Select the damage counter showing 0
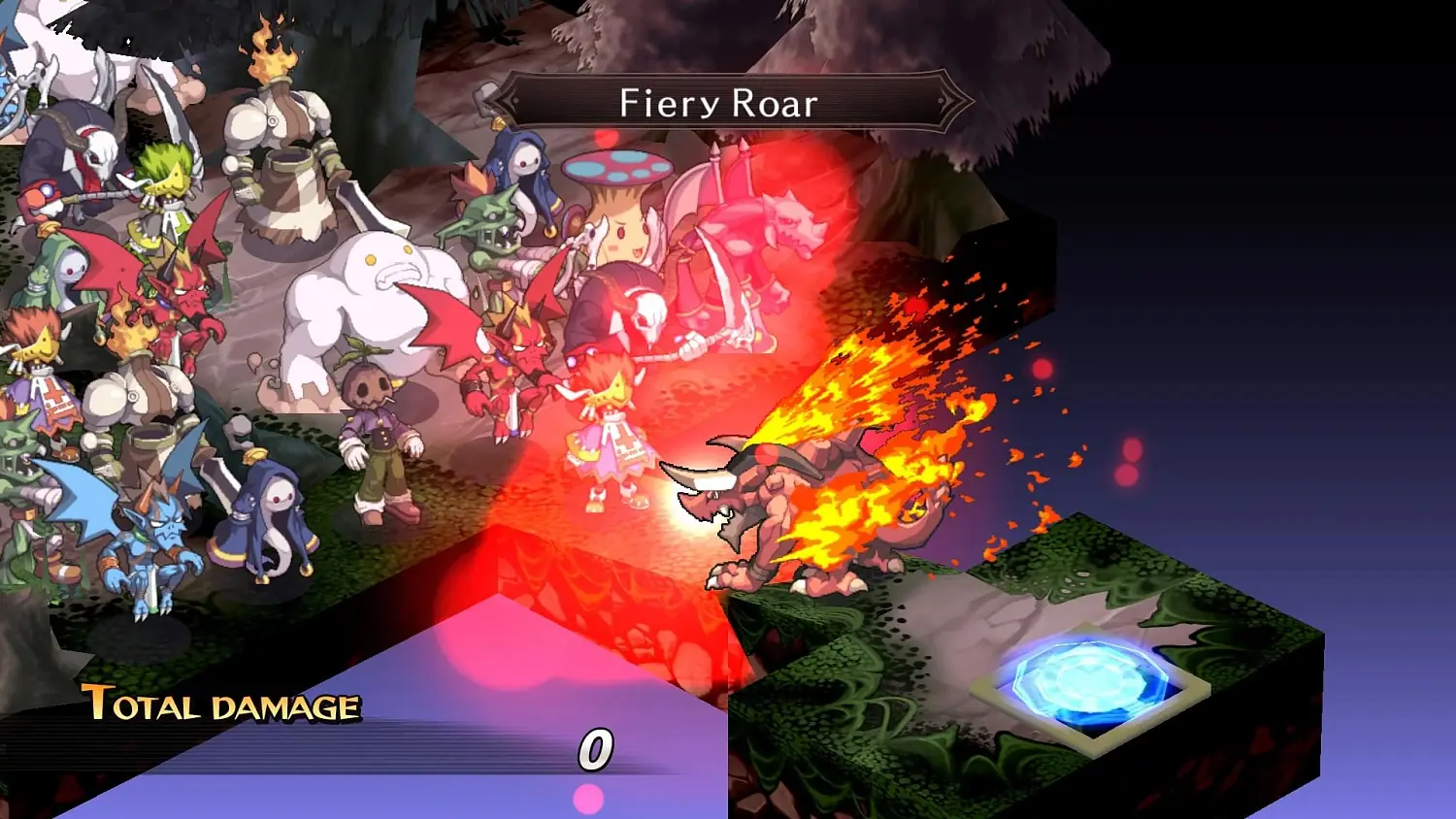 [x=595, y=747]
